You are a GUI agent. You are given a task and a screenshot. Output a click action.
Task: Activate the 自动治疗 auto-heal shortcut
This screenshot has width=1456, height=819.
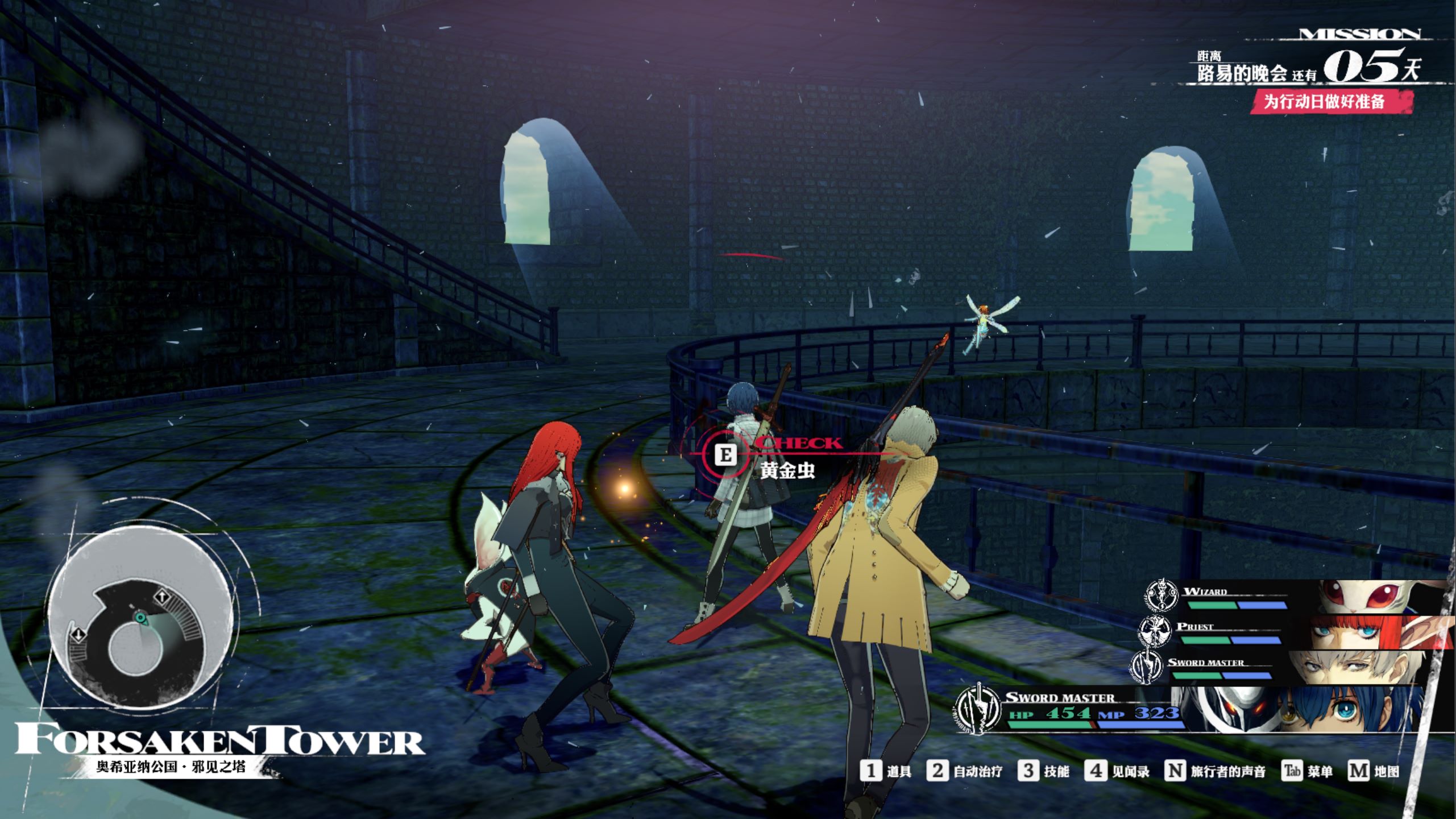964,771
